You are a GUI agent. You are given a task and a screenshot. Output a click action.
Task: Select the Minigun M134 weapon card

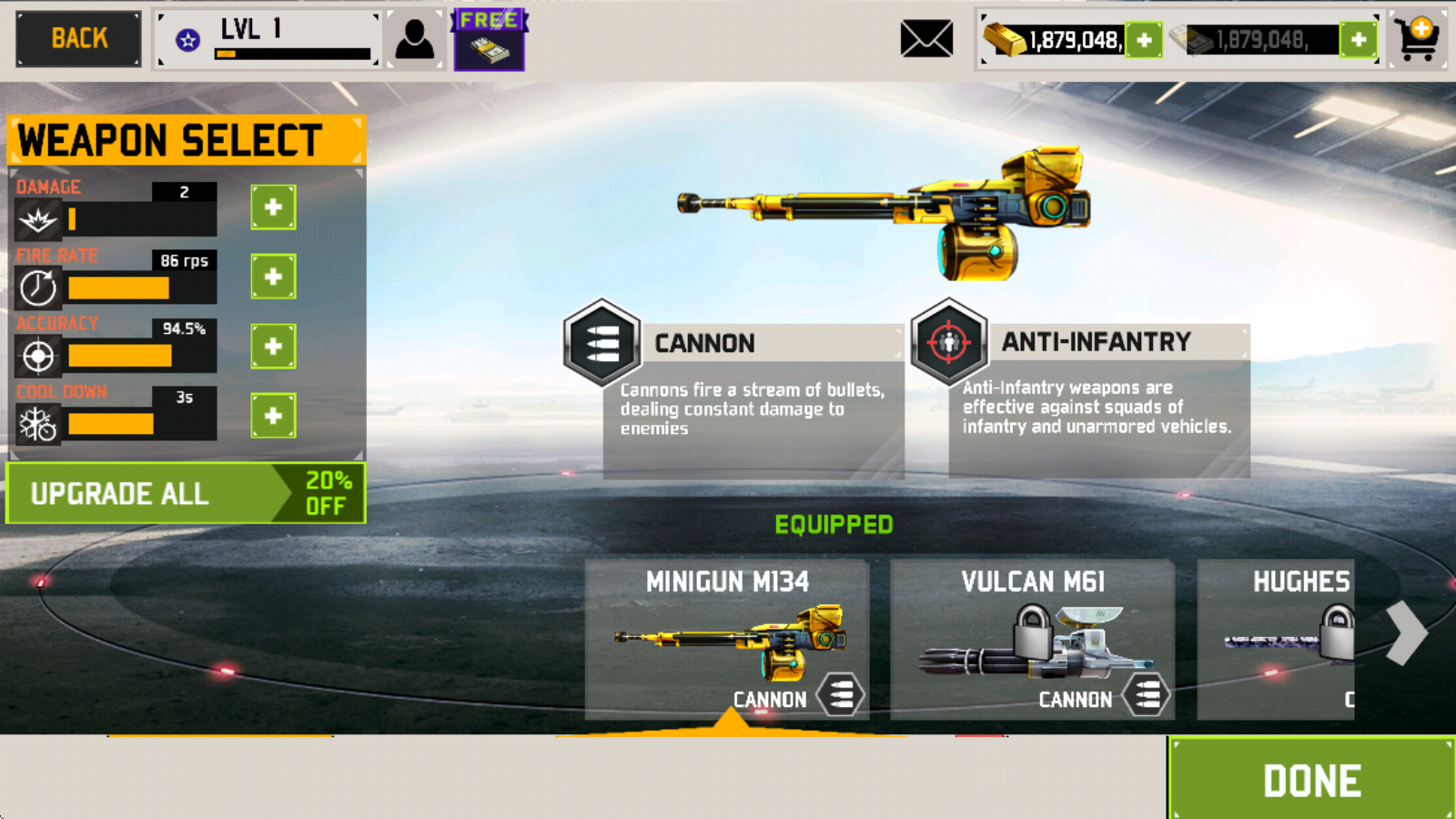click(727, 640)
